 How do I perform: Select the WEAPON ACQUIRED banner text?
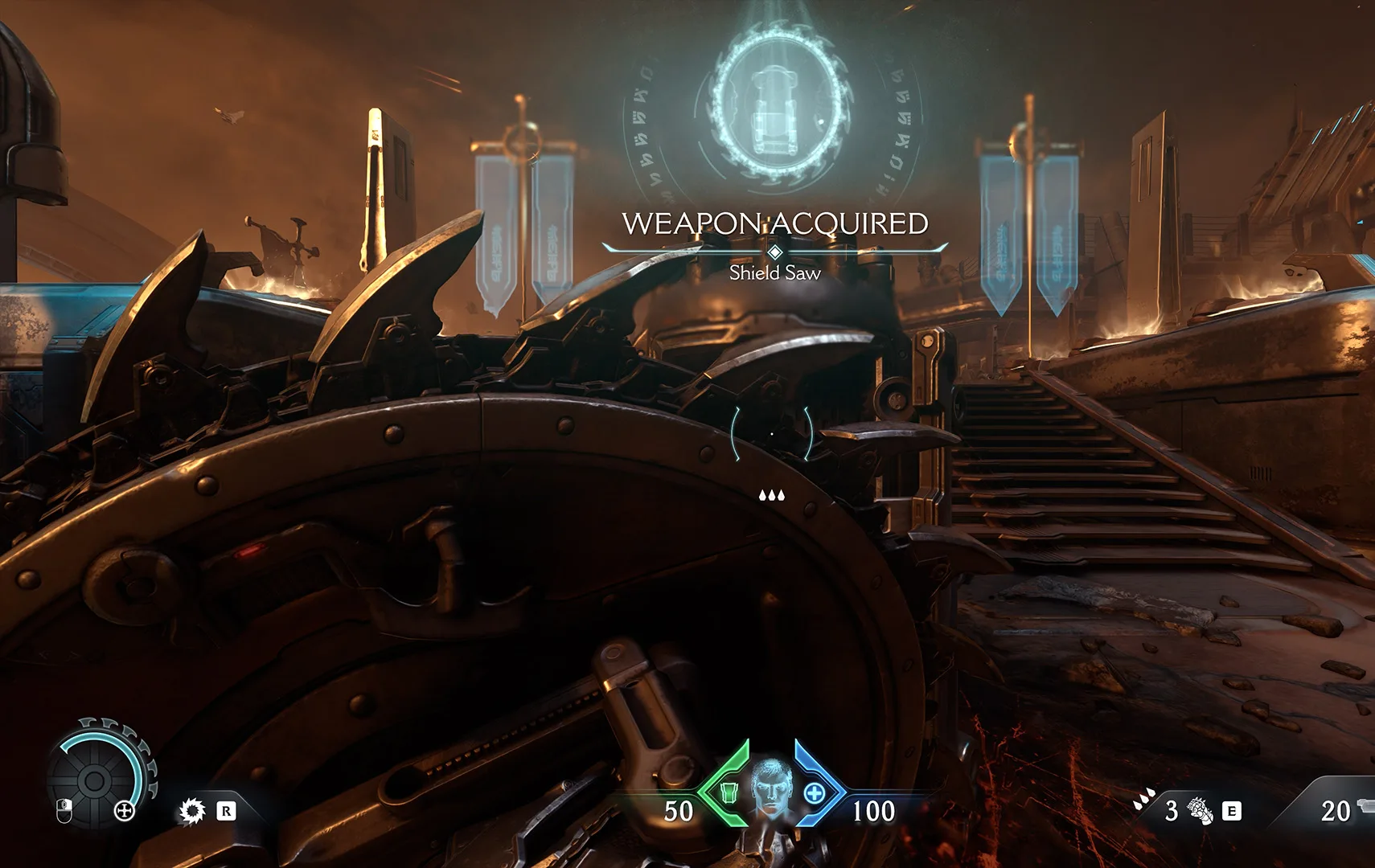774,223
